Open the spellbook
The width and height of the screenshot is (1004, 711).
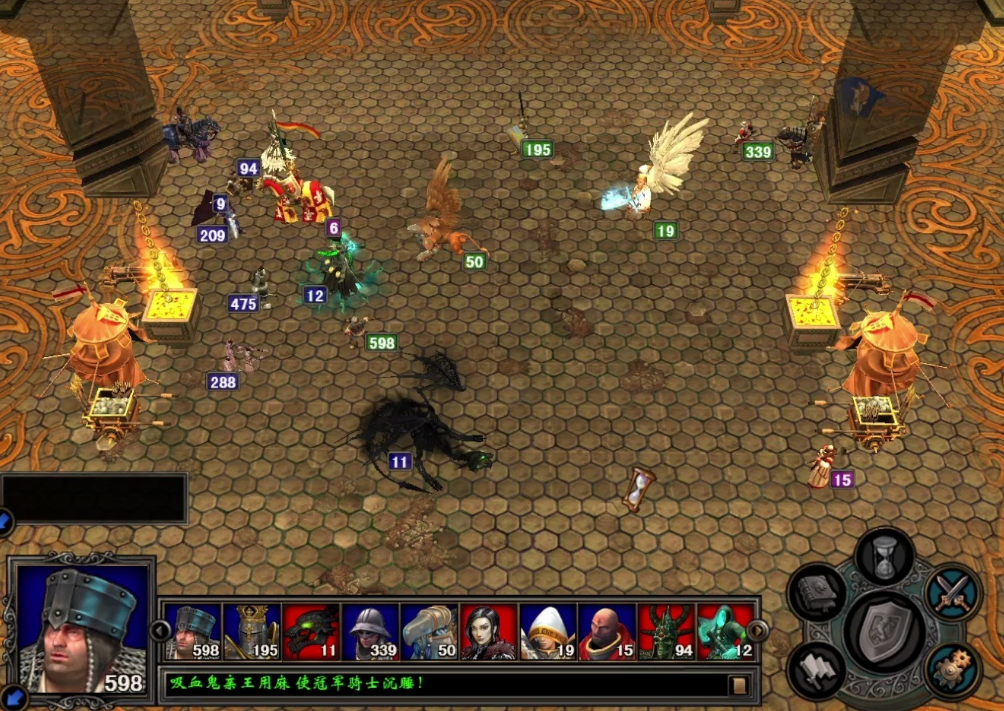point(817,593)
